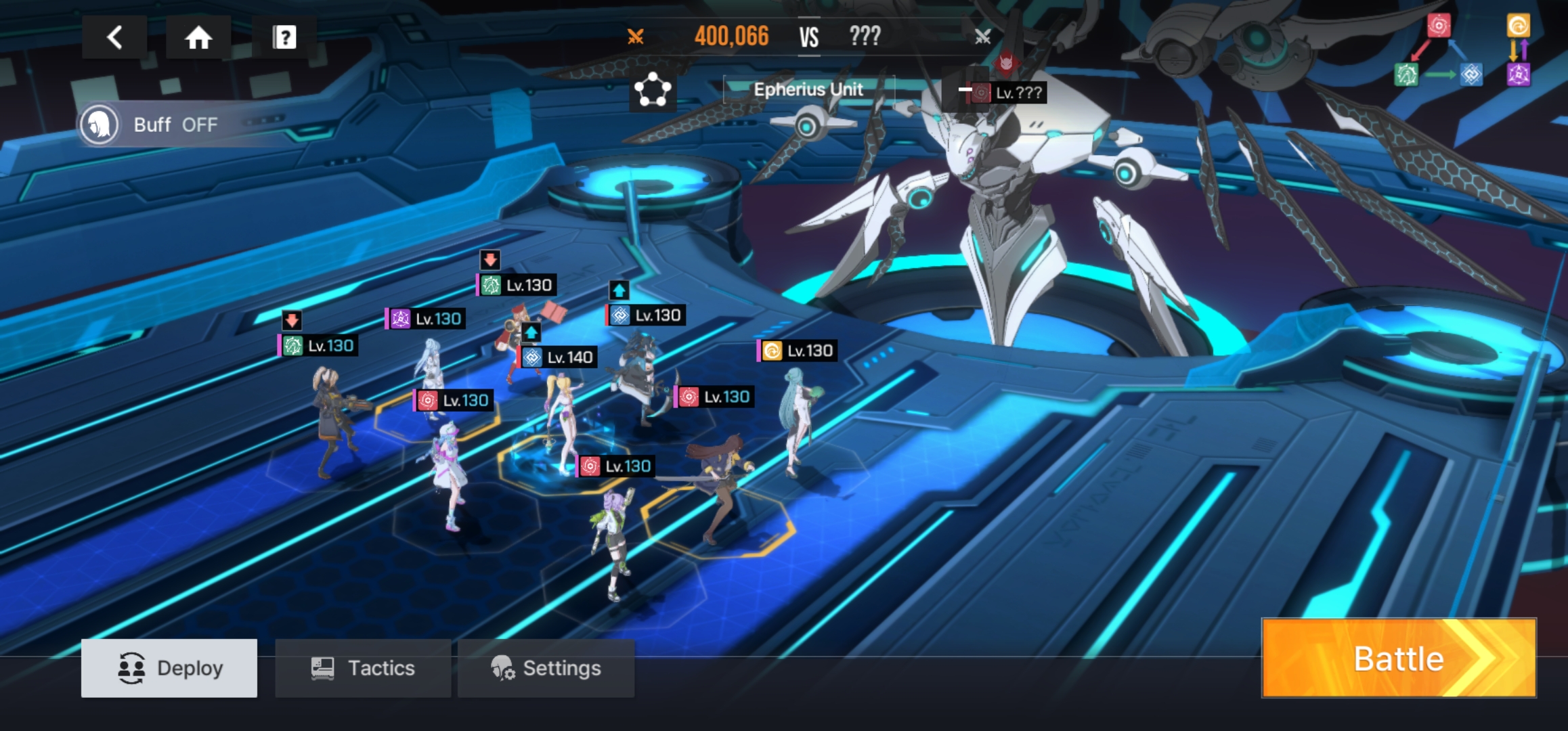Image resolution: width=1568 pixels, height=731 pixels.
Task: Switch to the Deploy tab
Action: 169,668
